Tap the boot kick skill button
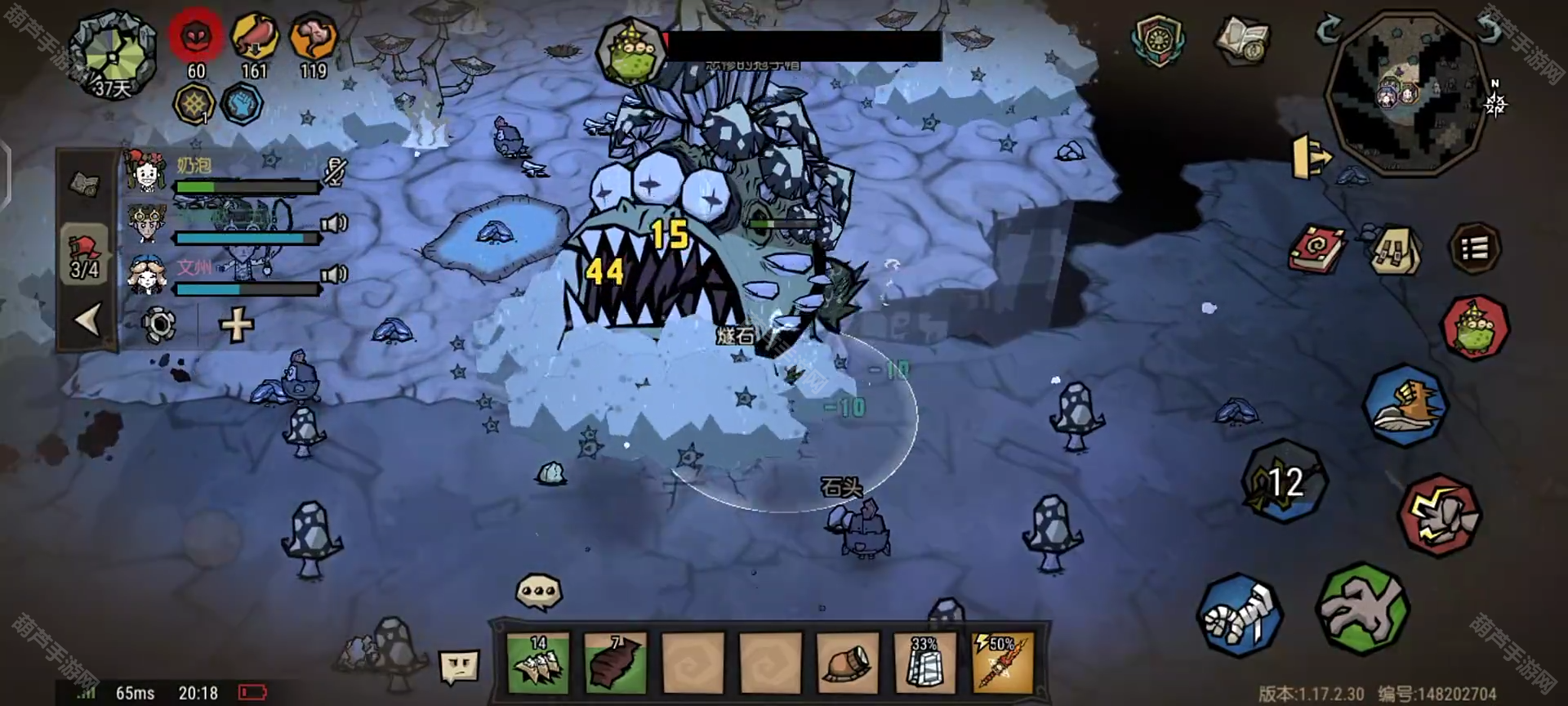 (1405, 405)
